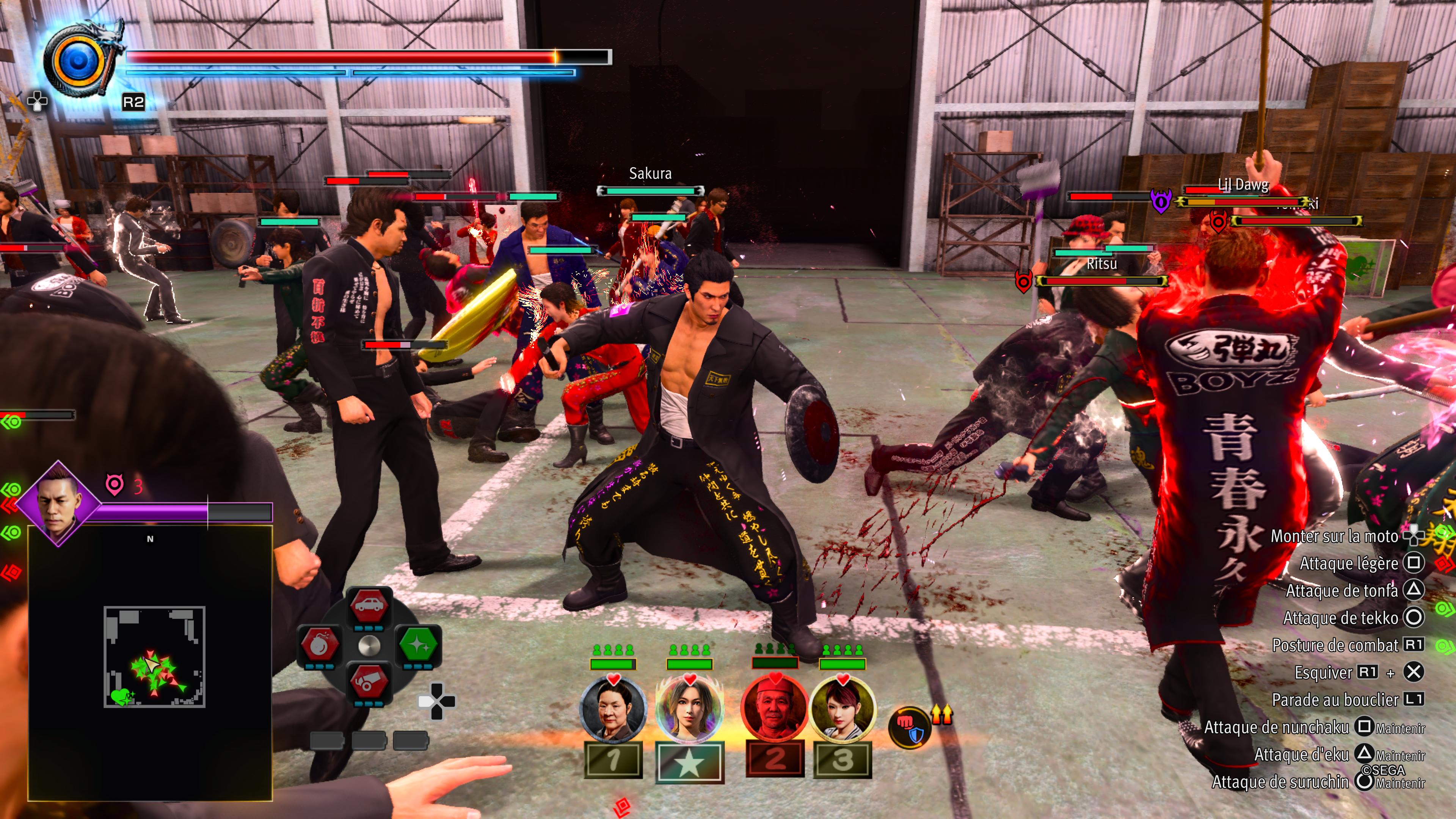The width and height of the screenshot is (1456, 819).
Task: Select squad 1 leader portrait
Action: pos(613,709)
